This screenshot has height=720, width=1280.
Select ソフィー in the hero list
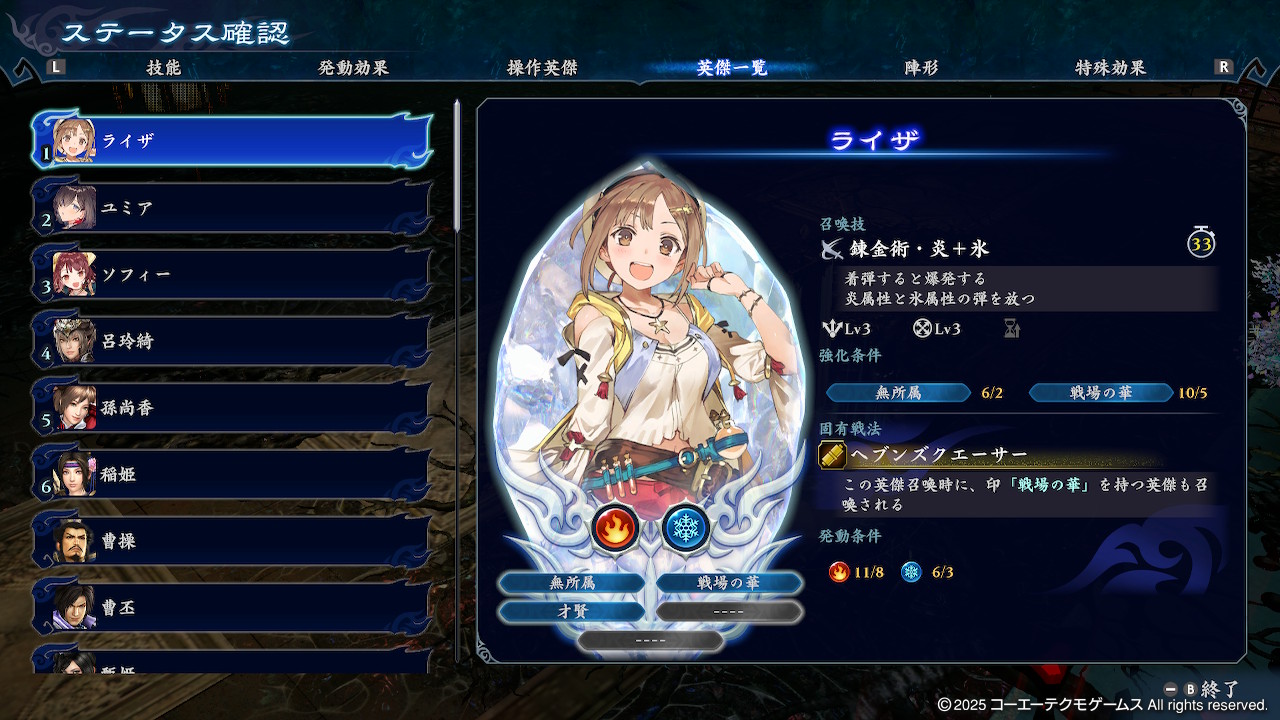pos(232,274)
